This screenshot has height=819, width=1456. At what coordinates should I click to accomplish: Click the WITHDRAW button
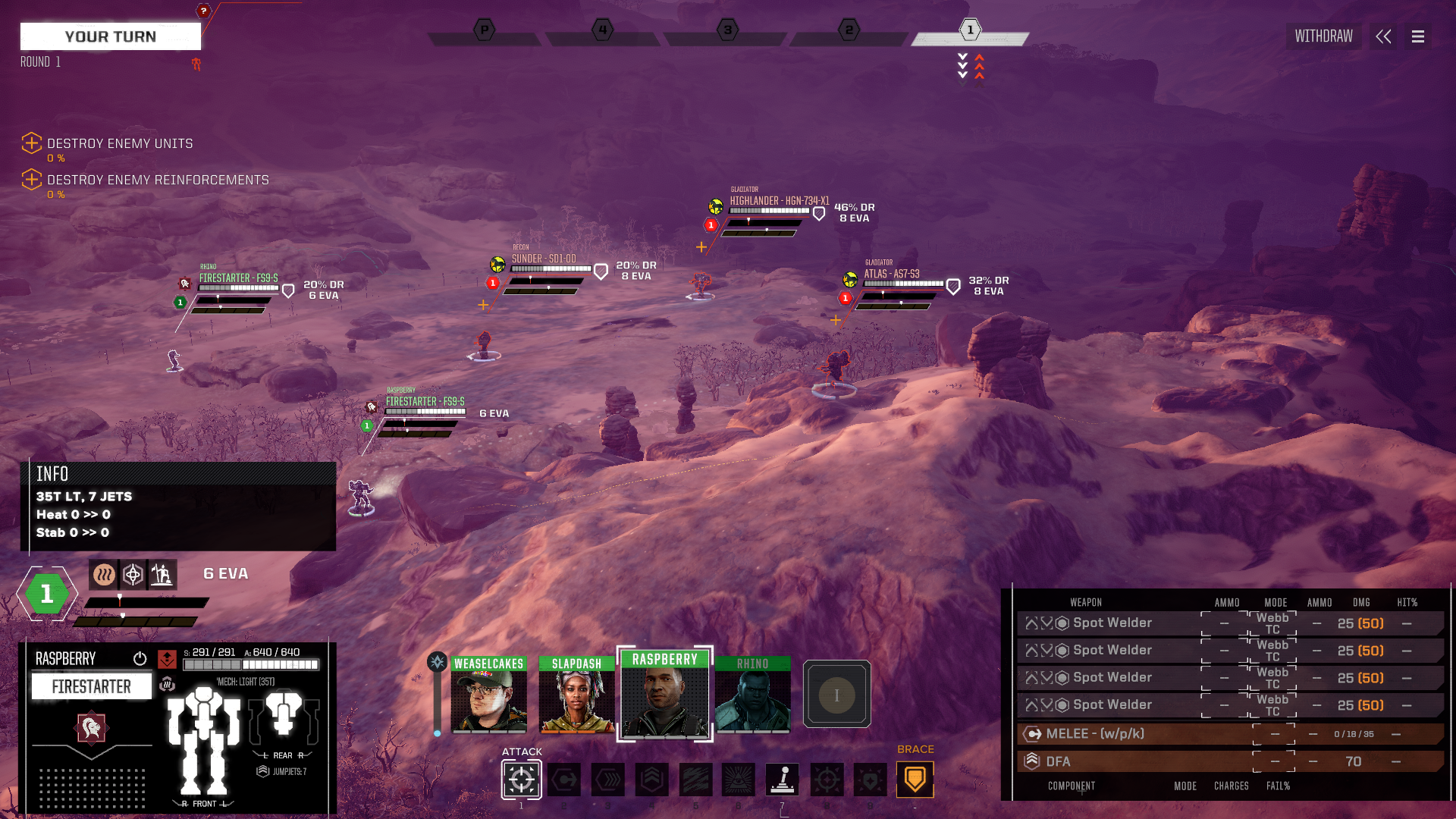pyautogui.click(x=1323, y=36)
